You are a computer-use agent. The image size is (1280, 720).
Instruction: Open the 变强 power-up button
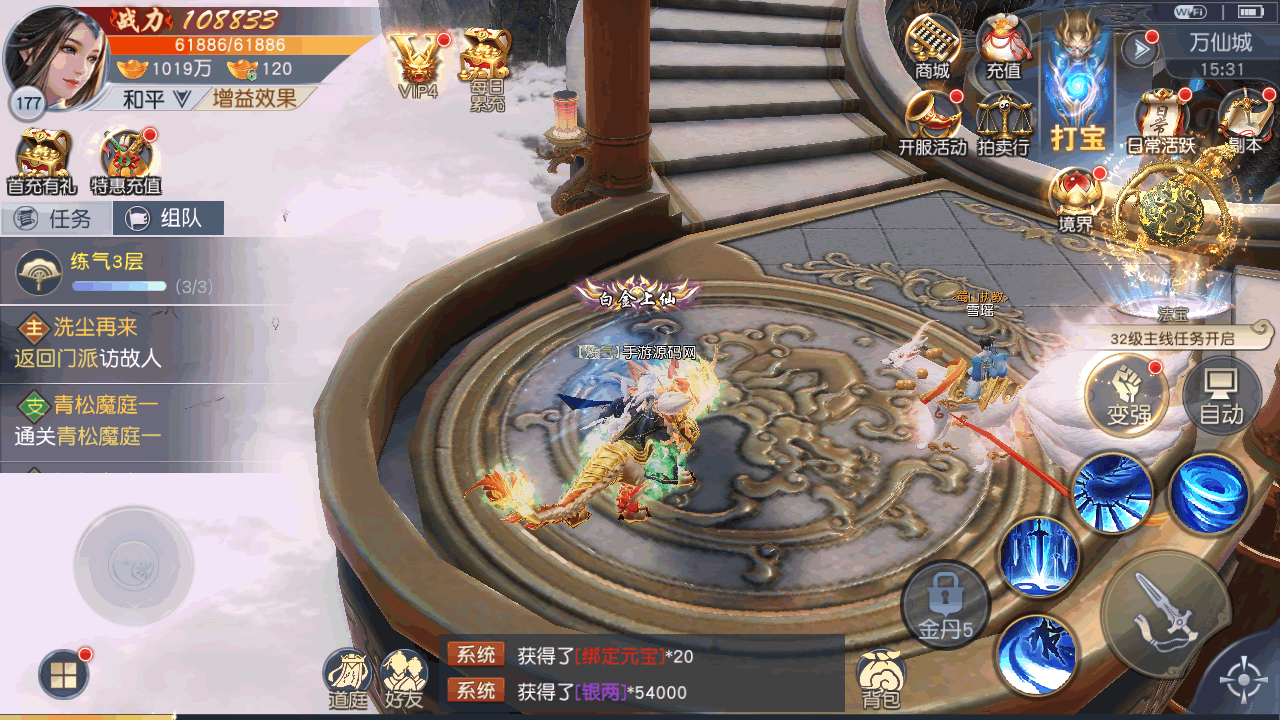(x=1127, y=397)
